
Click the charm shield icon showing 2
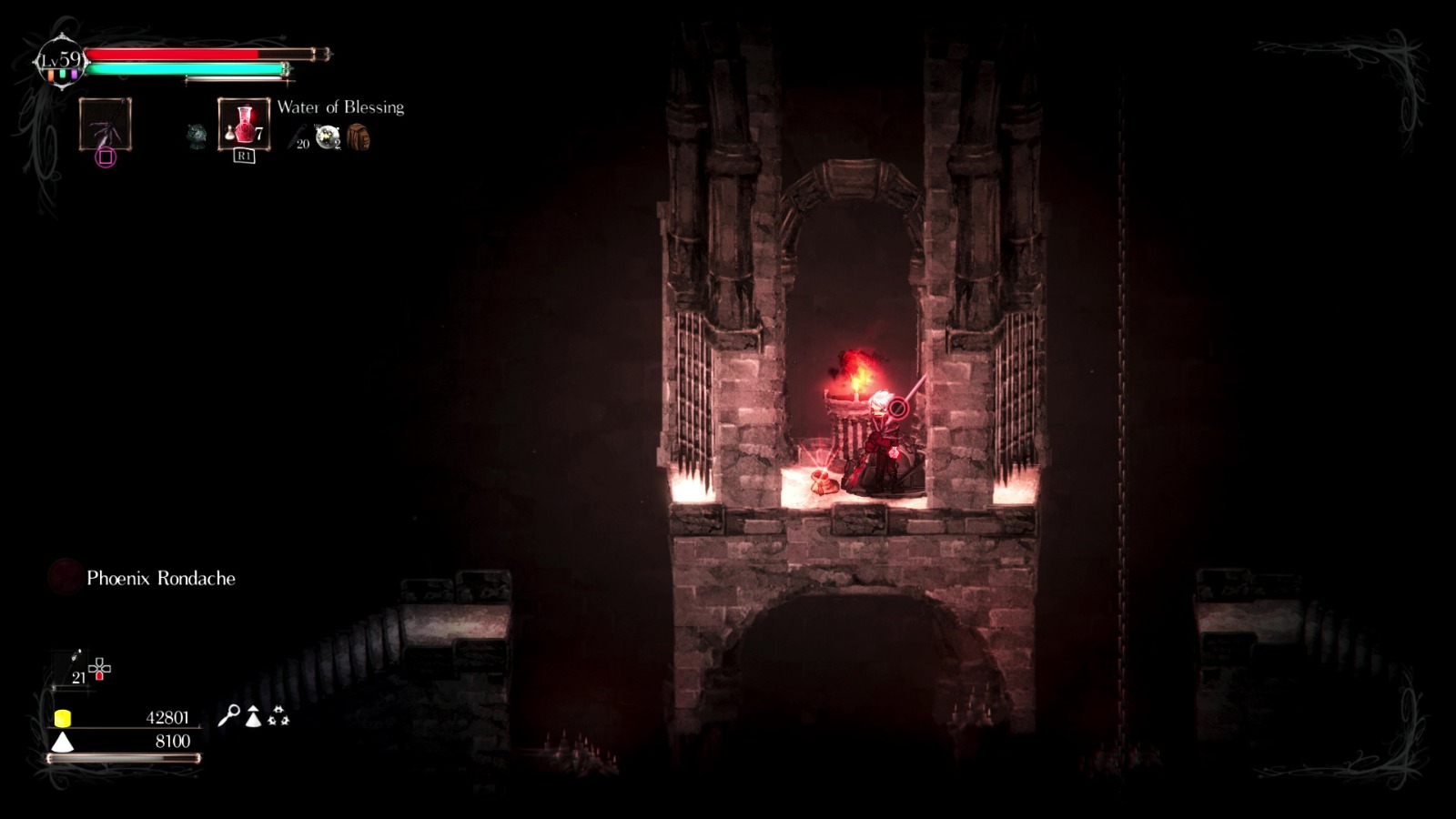point(326,136)
